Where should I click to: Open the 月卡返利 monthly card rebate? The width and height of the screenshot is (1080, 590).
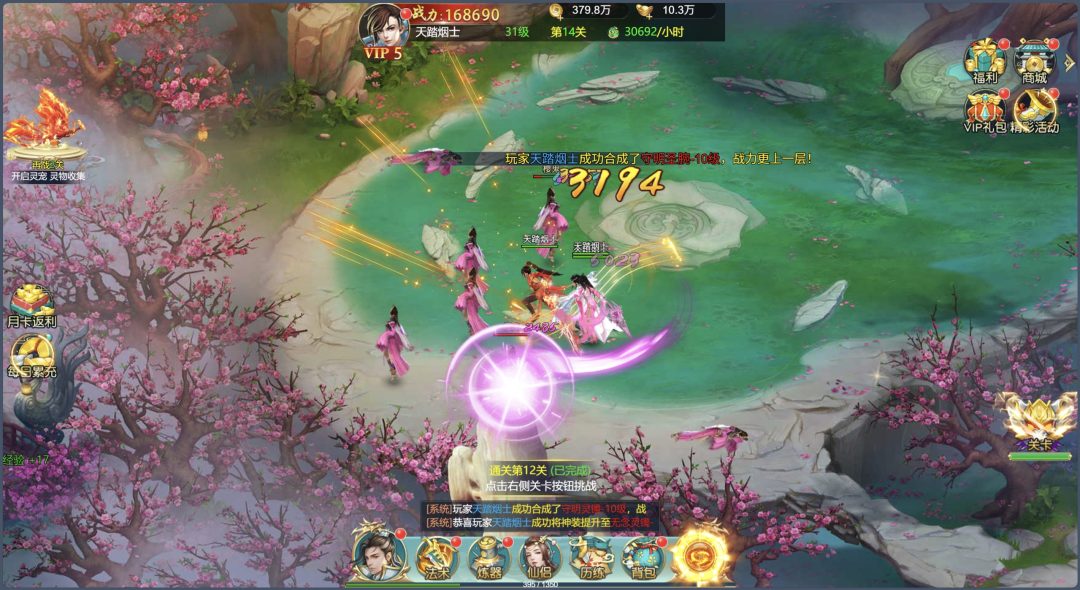tap(32, 306)
